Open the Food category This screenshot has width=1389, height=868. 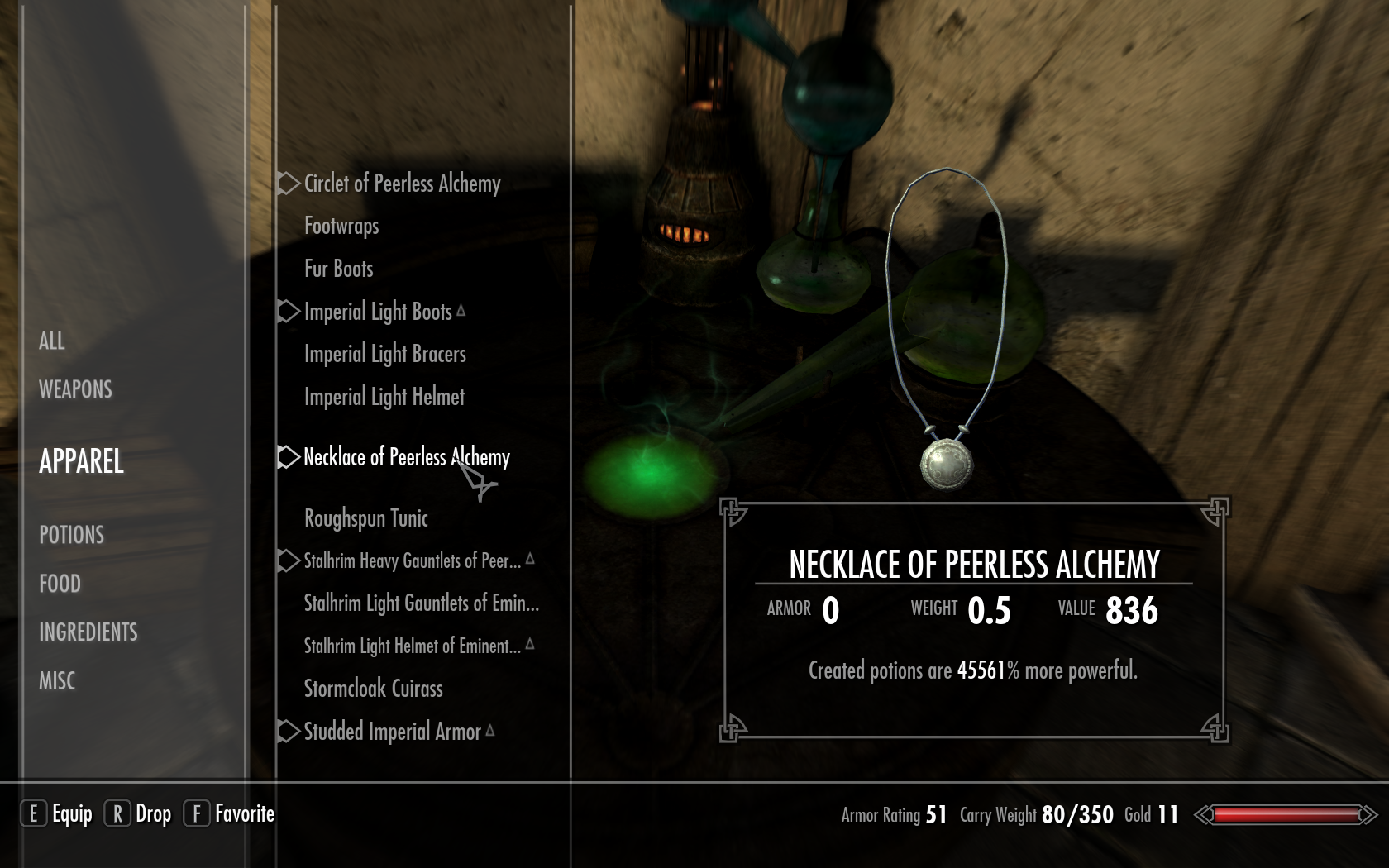pyautogui.click(x=60, y=584)
